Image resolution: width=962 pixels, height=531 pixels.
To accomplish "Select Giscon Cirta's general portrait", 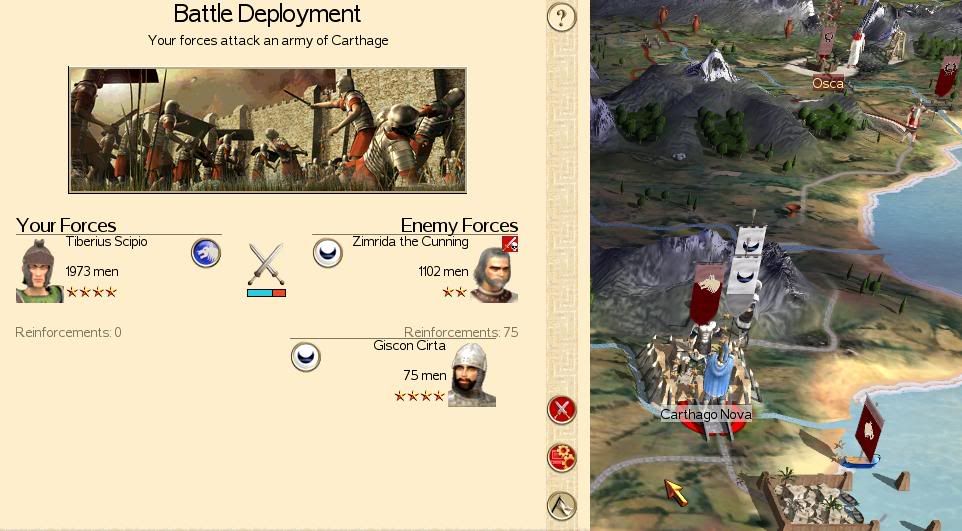I will (472, 375).
